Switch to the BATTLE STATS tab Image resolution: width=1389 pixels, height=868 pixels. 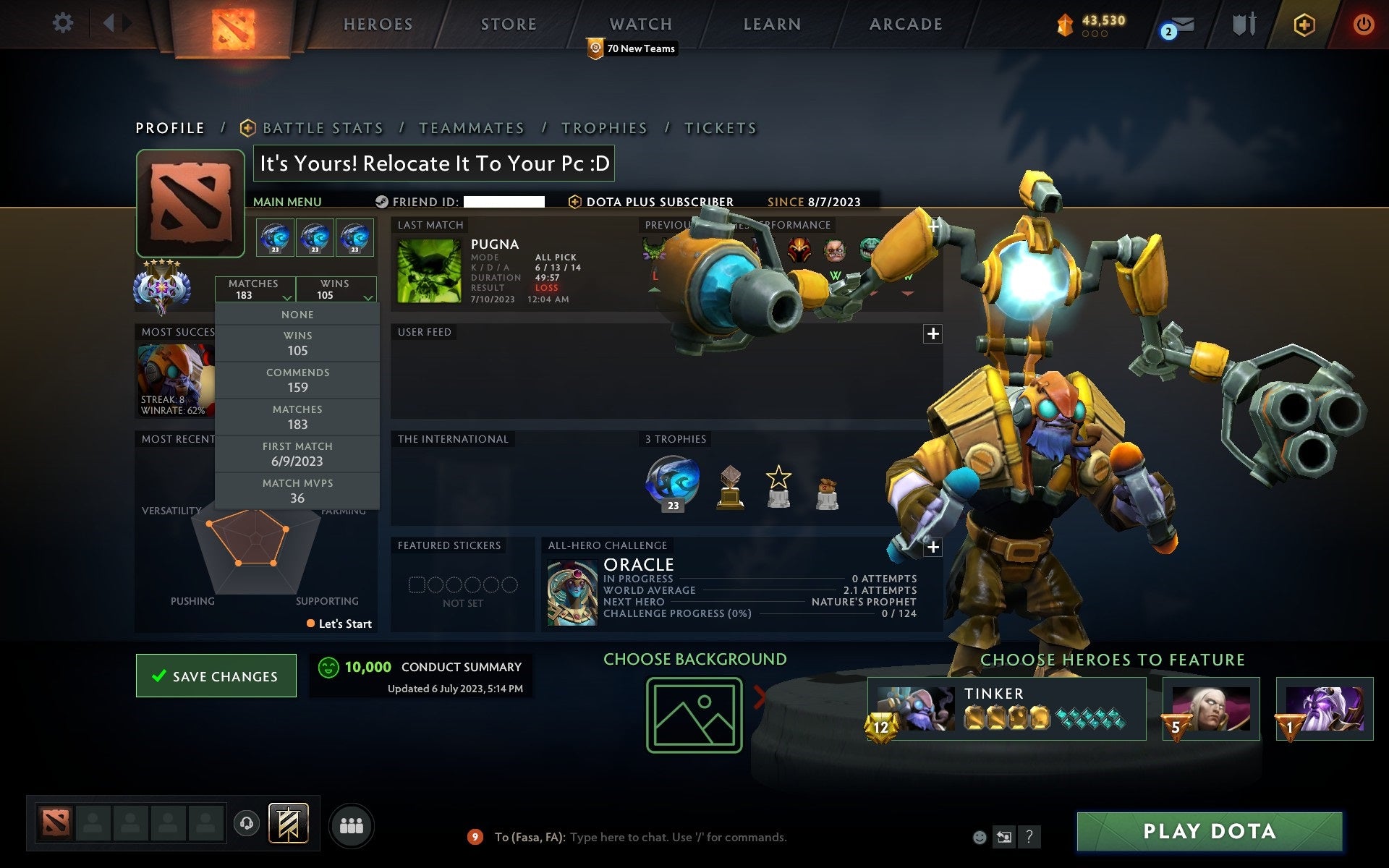(323, 127)
